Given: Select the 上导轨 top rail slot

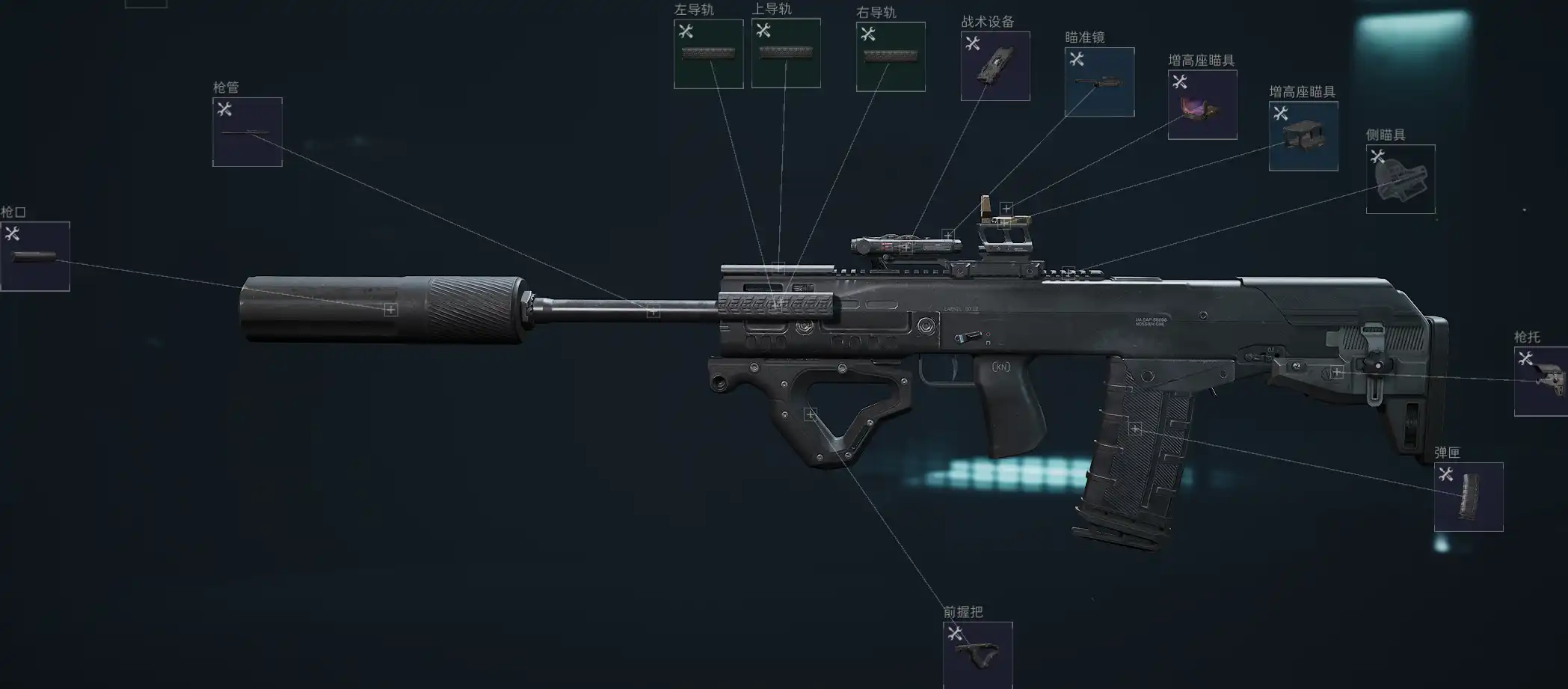Looking at the screenshot, I should coord(786,53).
